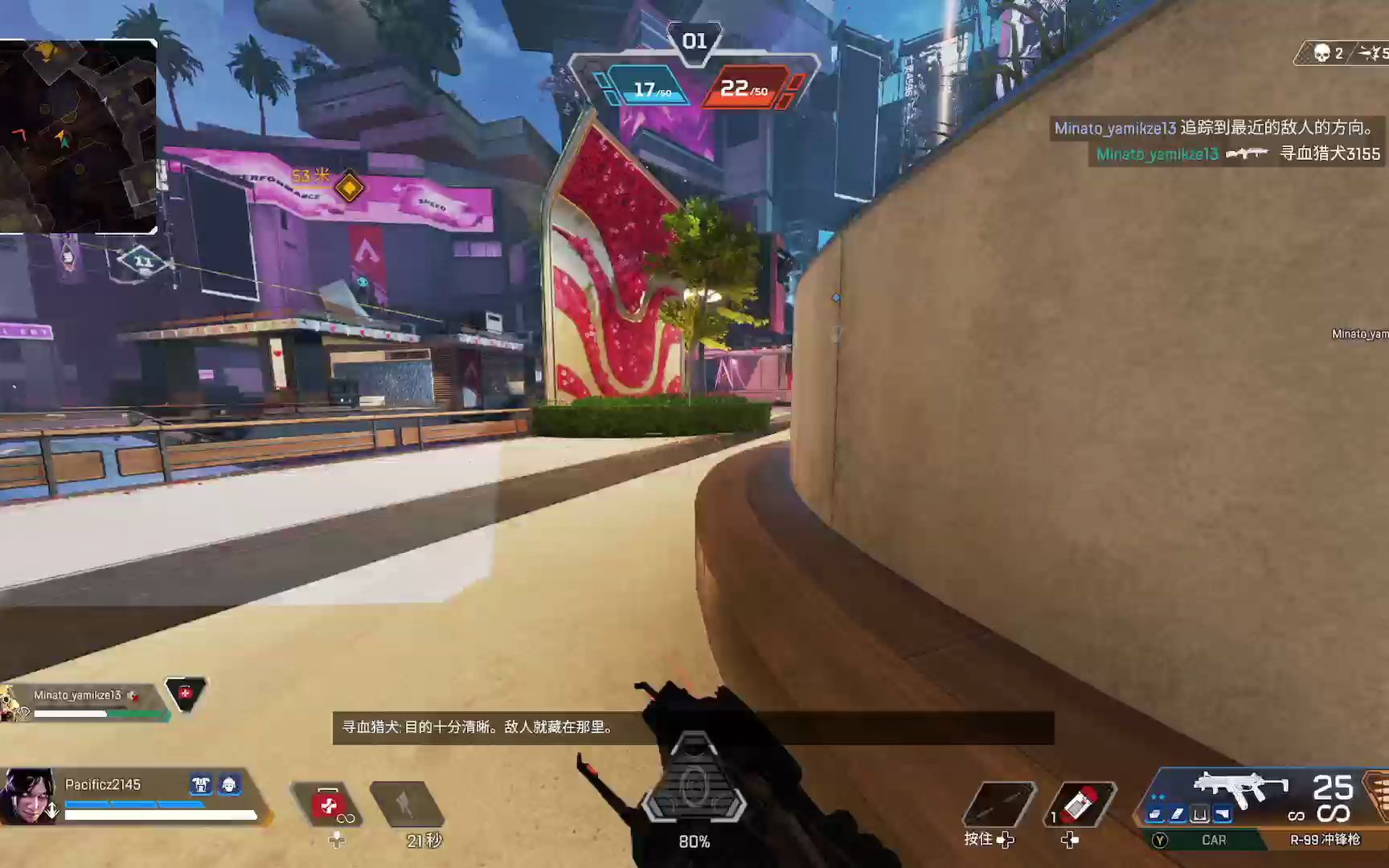Click the 80% shield cell progress indicator
Viewport: 1389px width, 868px height.
(694, 841)
